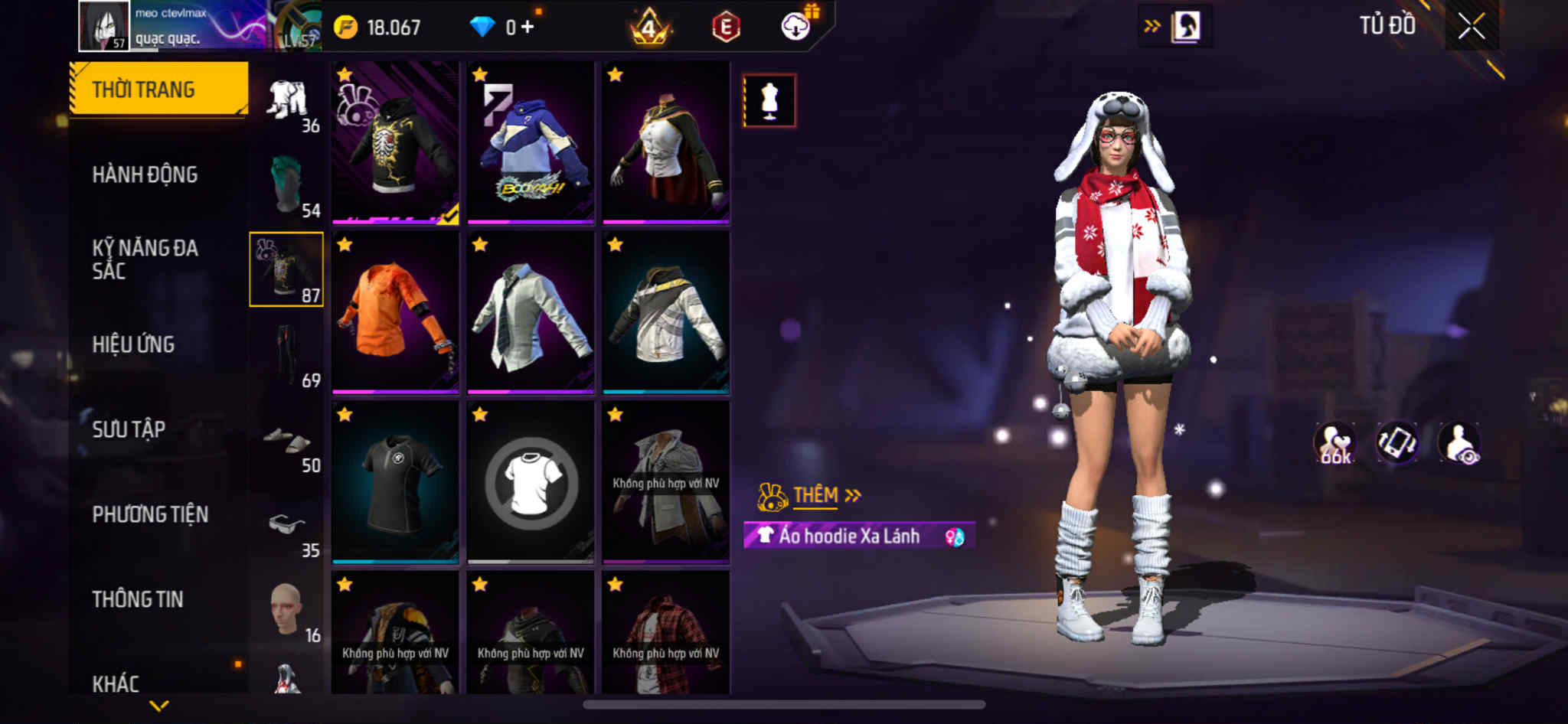Add diamonds with the plus button

pyautogui.click(x=527, y=28)
